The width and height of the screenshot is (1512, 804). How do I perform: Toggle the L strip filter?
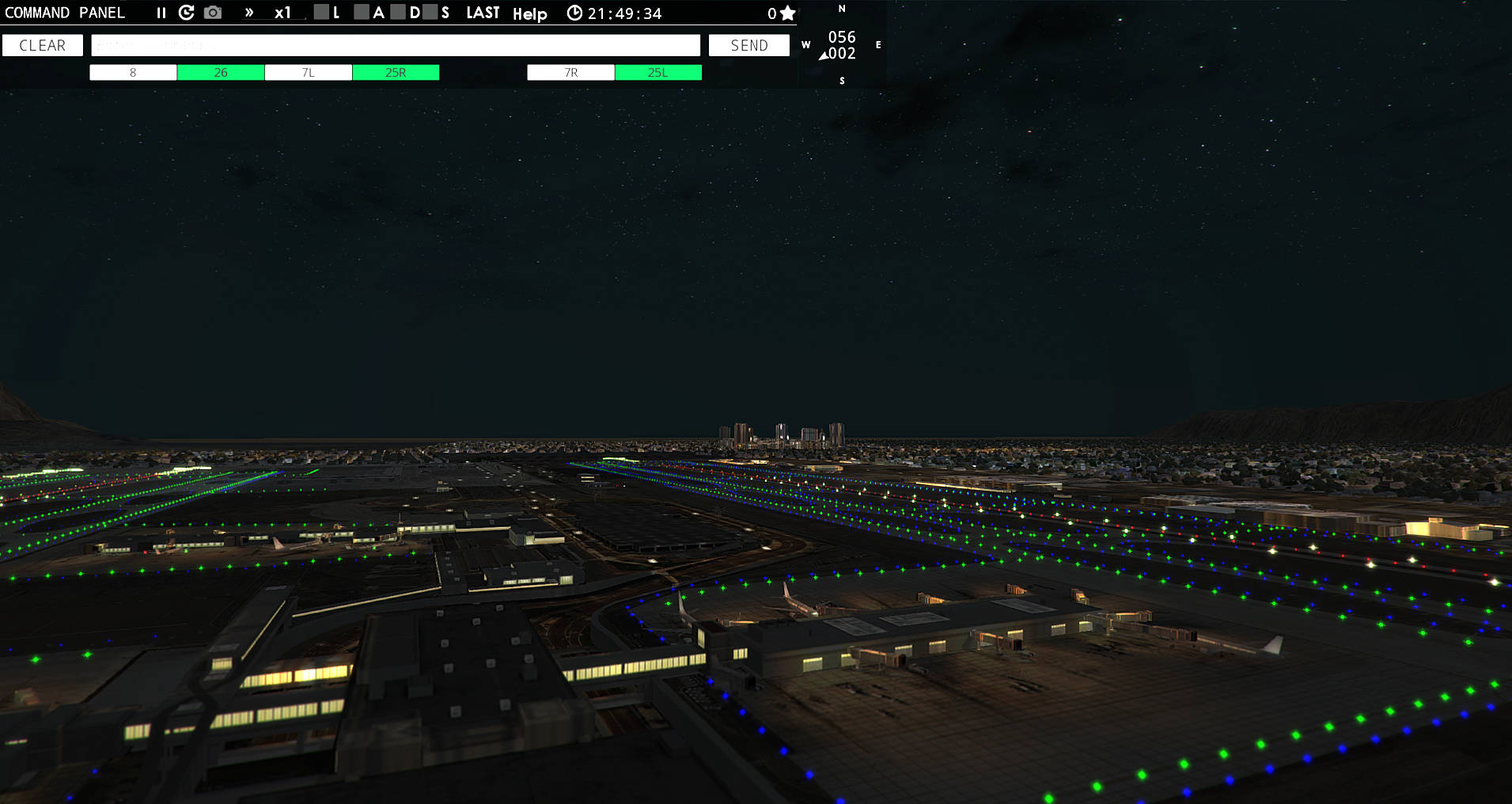pyautogui.click(x=321, y=13)
